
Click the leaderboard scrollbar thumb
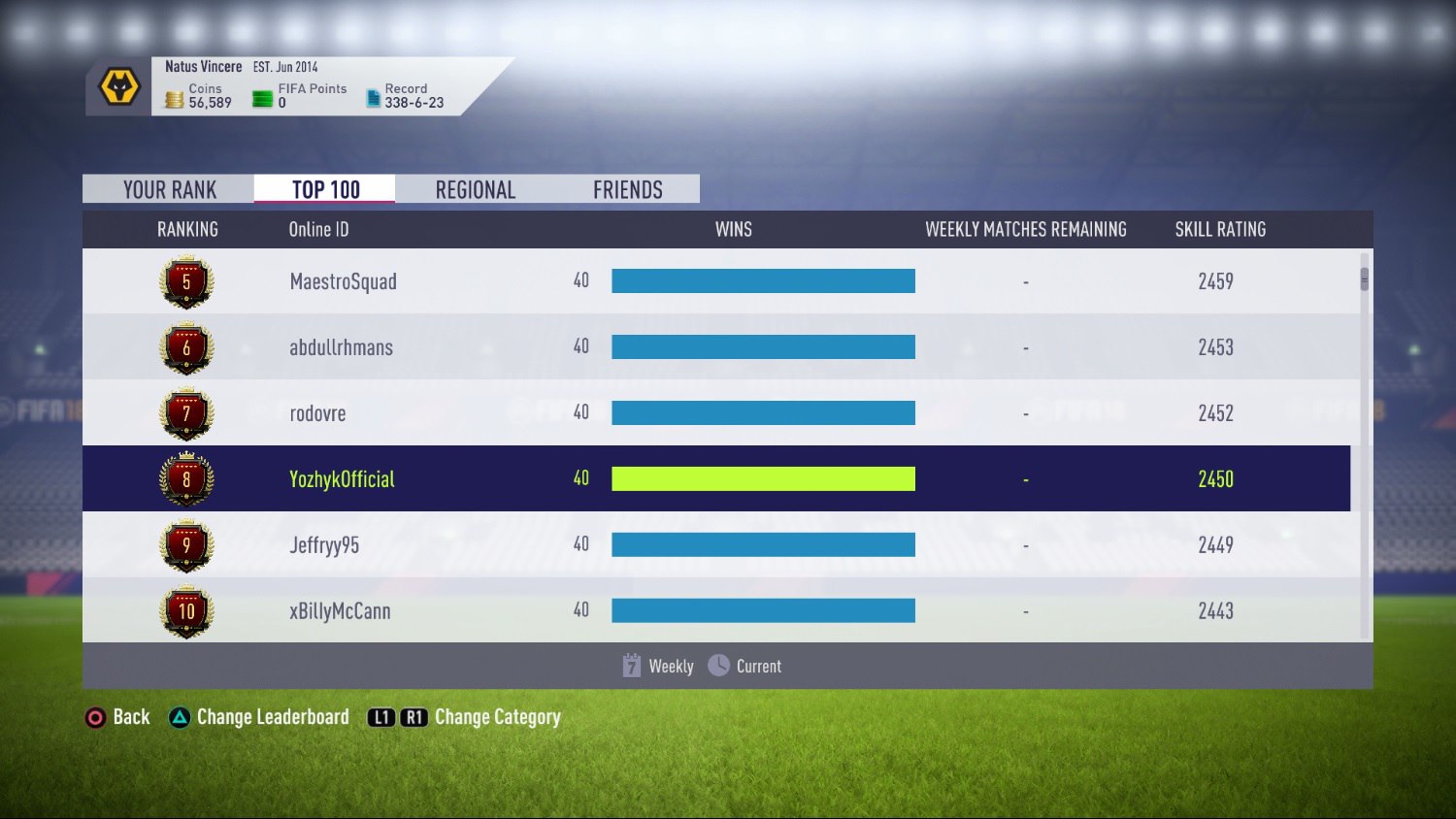click(1364, 279)
